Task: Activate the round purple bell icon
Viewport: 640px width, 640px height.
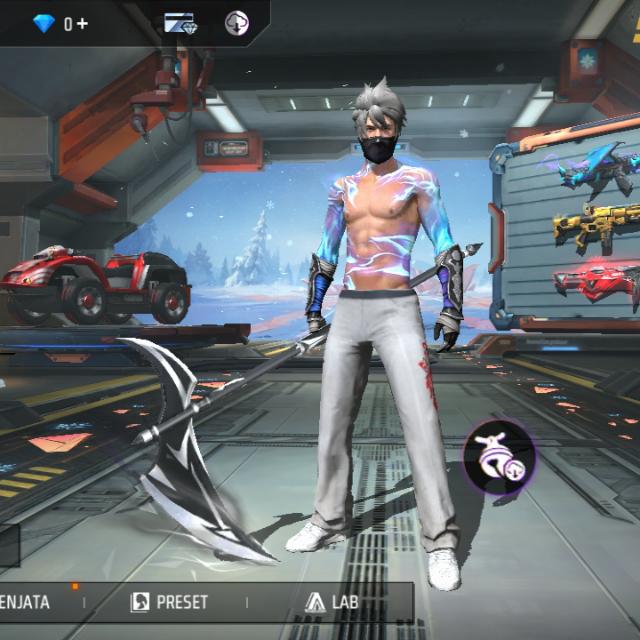Action: [499, 456]
